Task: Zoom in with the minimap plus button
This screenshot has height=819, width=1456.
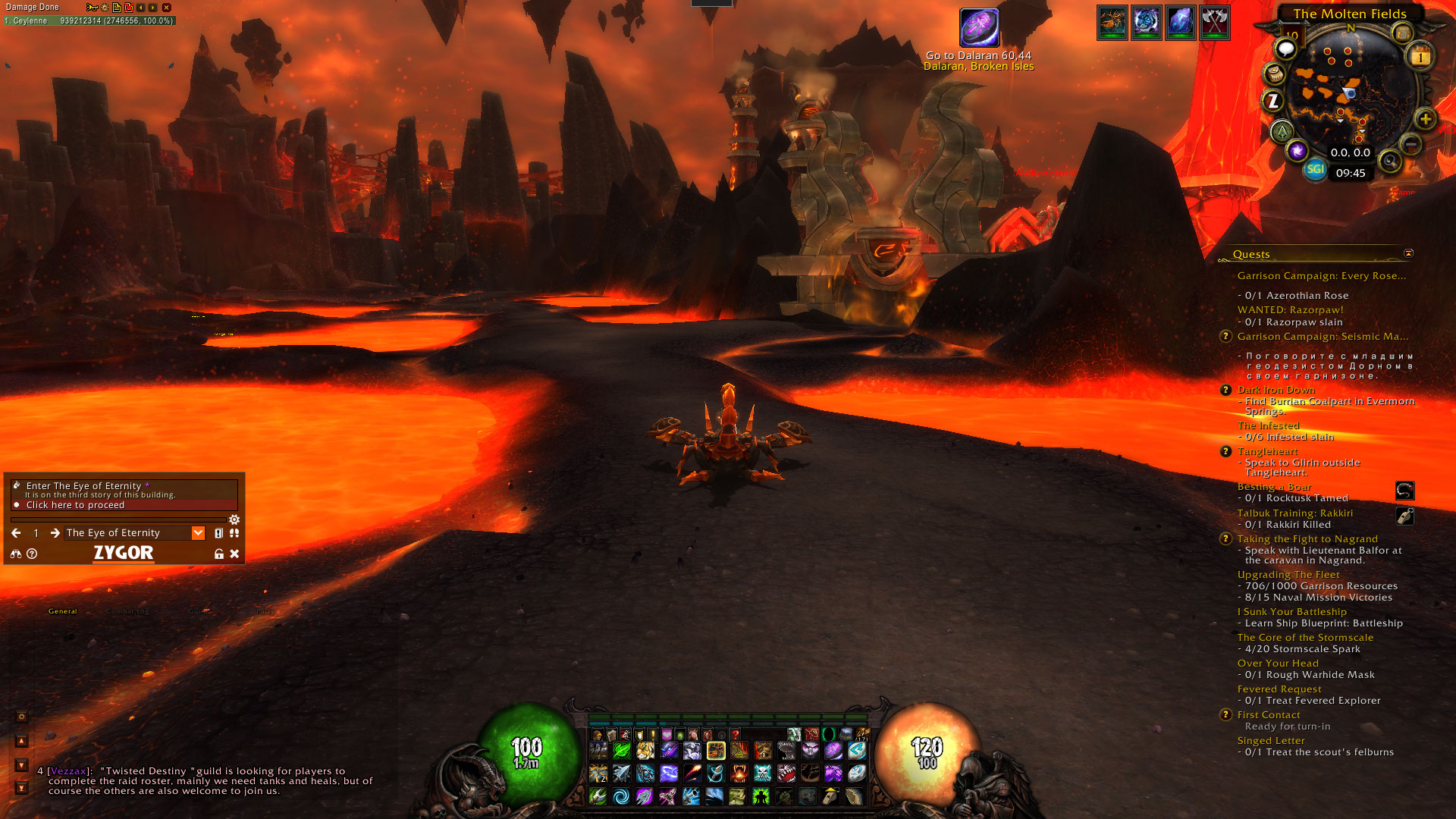Action: coord(1425,119)
